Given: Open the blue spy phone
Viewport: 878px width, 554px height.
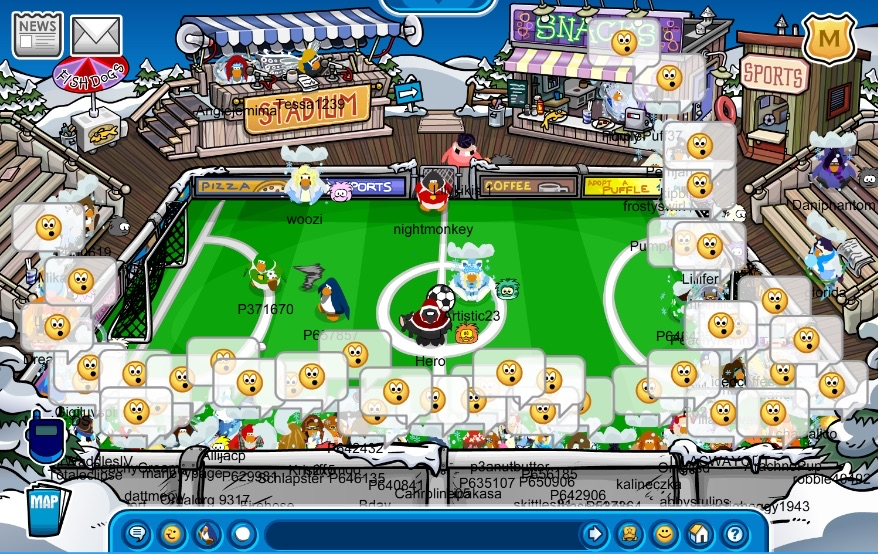Looking at the screenshot, I should pyautogui.click(x=45, y=439).
